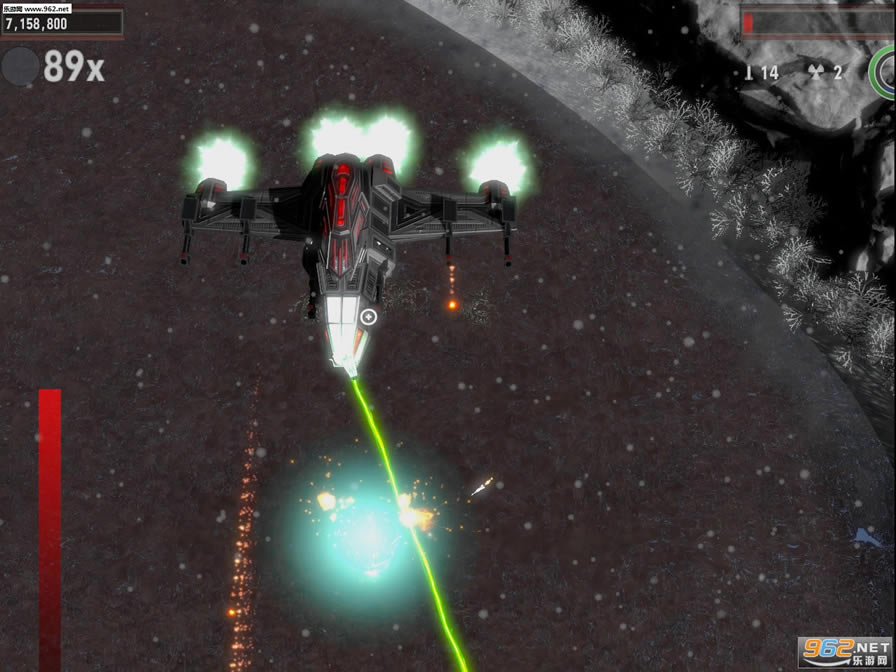Click the grey circle beside the 89x multiplier
896x672 pixels.
[19, 67]
